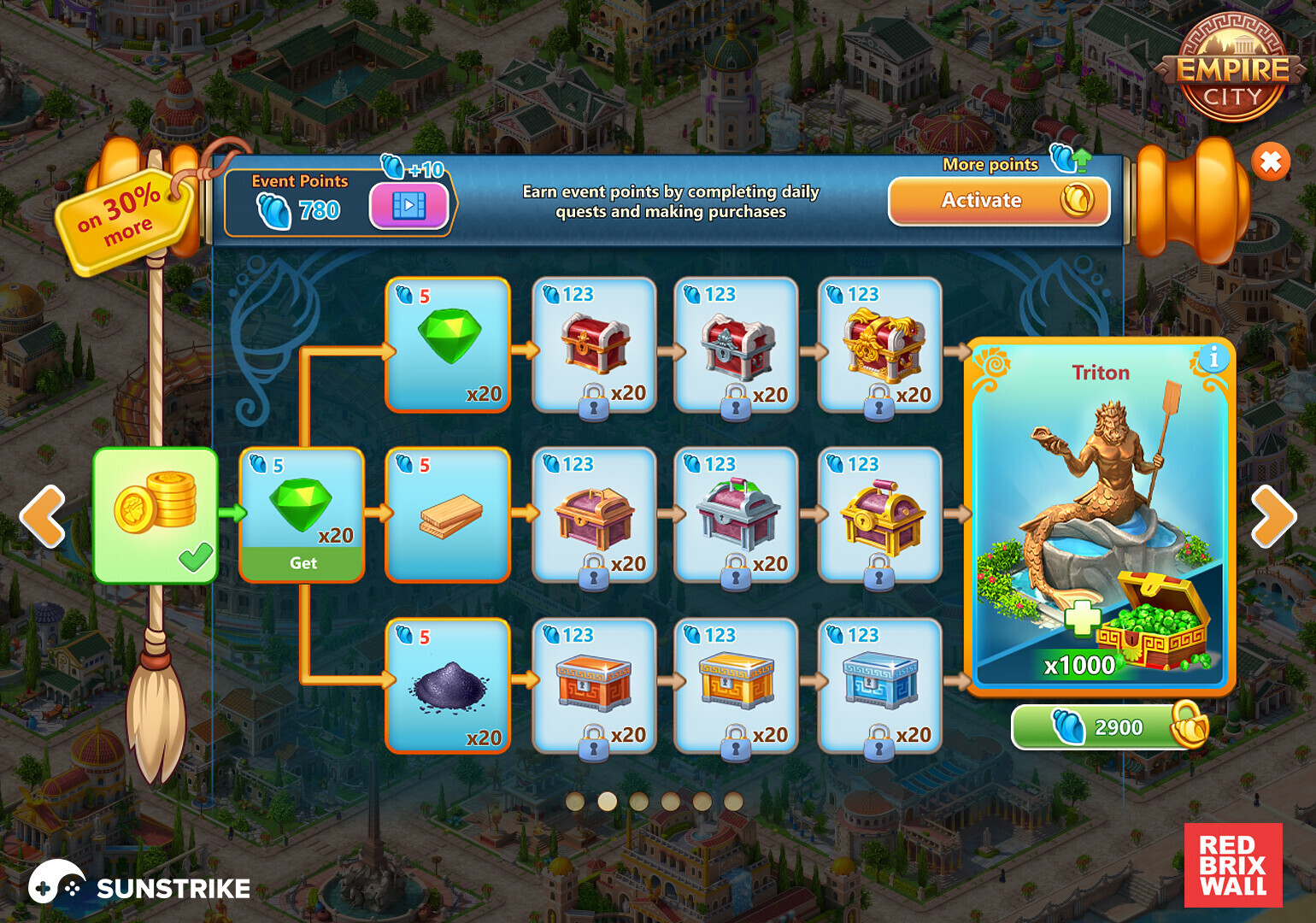Choose the locked yellow and purple chest

(880, 515)
